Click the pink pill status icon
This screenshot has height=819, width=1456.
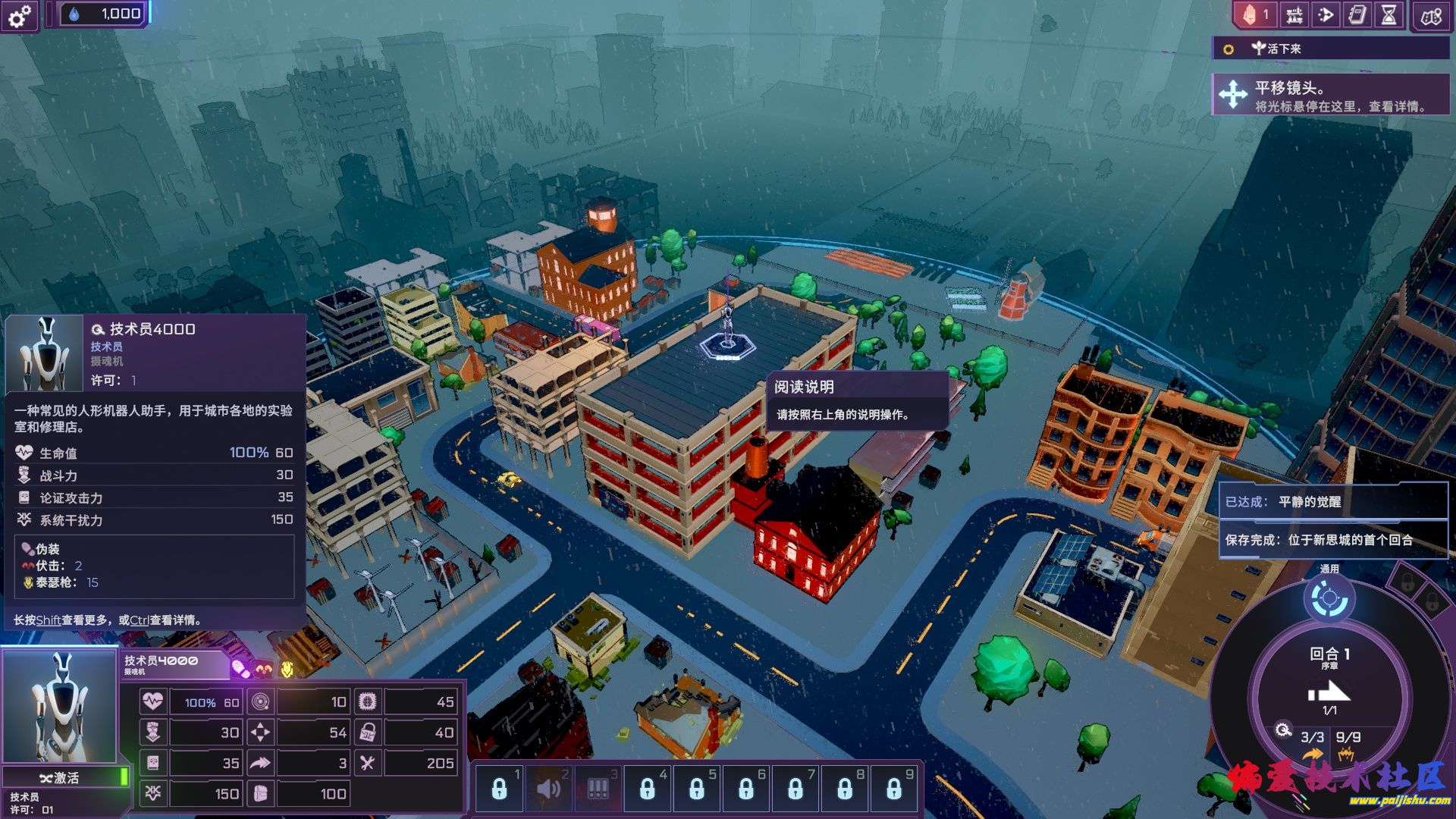coord(240,670)
